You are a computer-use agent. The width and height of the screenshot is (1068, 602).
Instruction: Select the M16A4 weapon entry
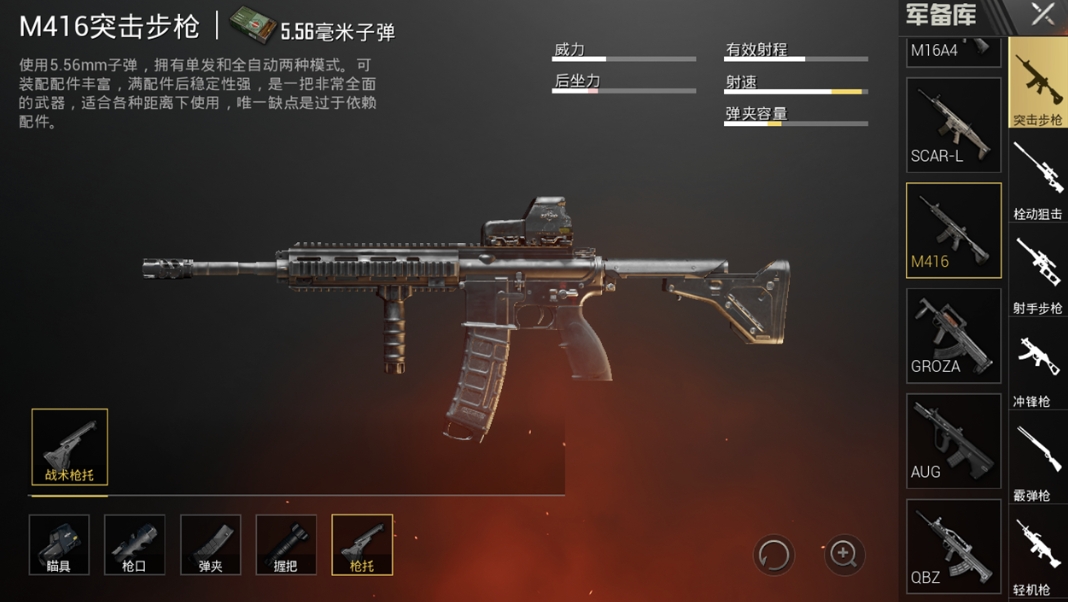(x=953, y=50)
